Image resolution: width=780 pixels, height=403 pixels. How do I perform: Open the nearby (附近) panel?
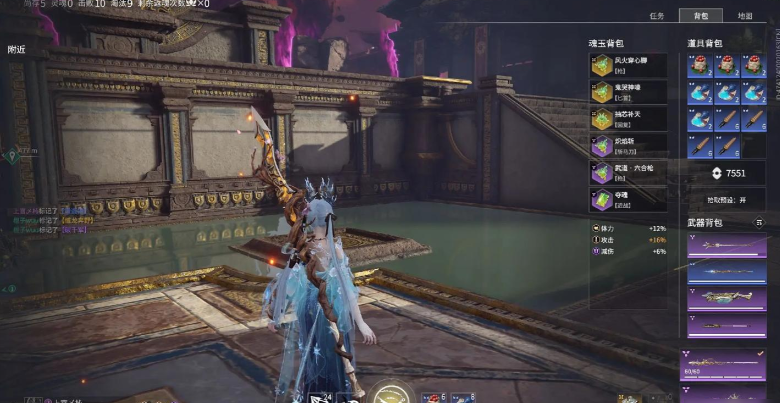[x=17, y=49]
